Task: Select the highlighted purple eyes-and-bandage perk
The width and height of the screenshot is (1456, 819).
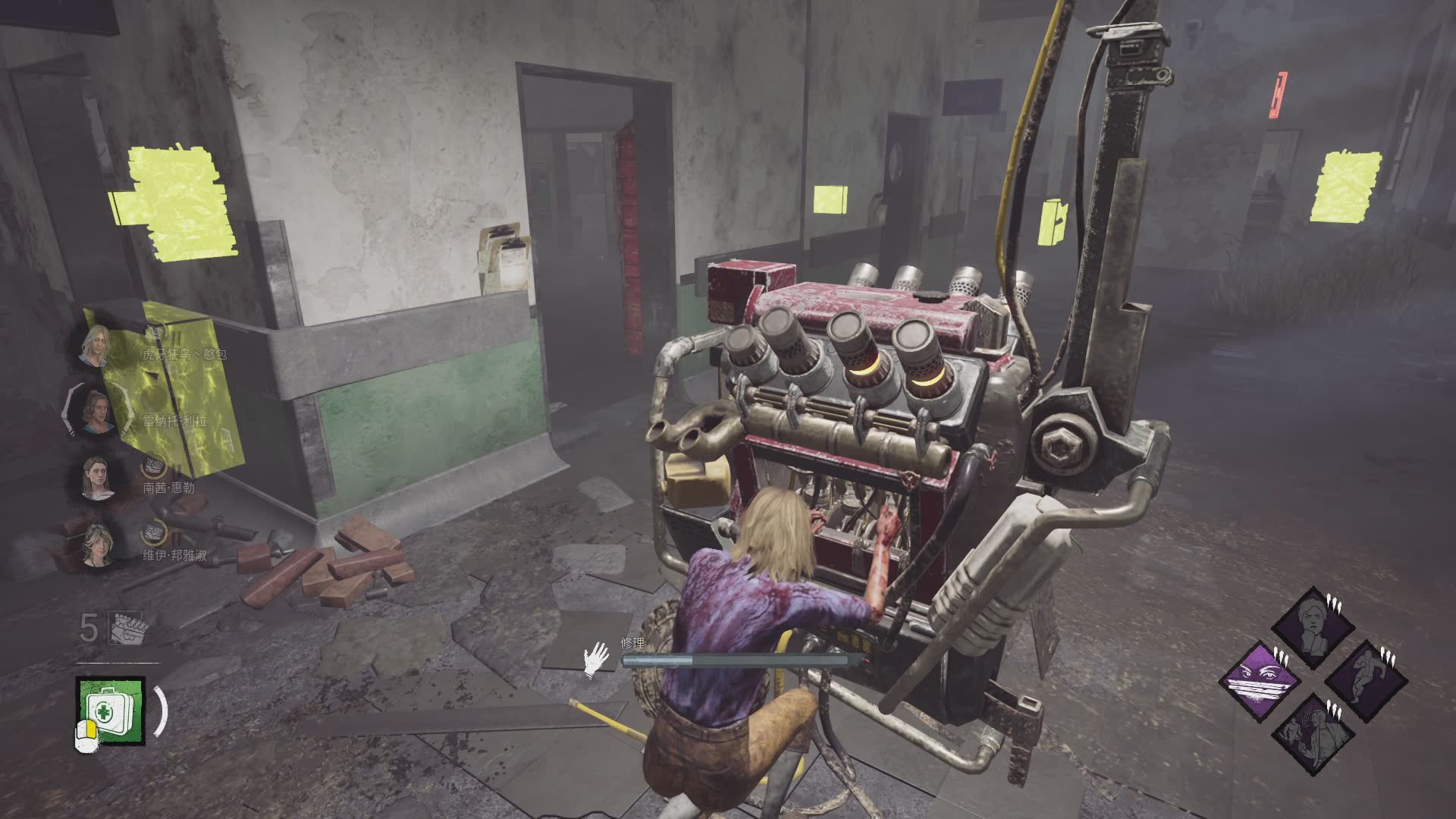Action: (1260, 679)
